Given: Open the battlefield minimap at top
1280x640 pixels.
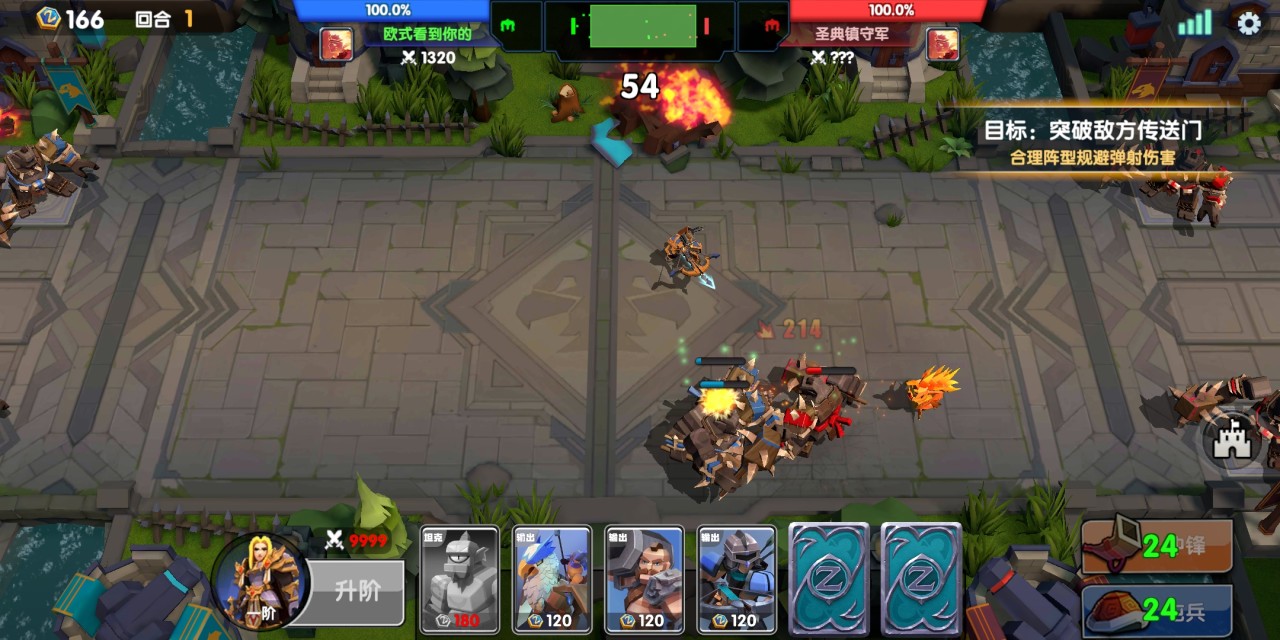Looking at the screenshot, I should pyautogui.click(x=641, y=26).
